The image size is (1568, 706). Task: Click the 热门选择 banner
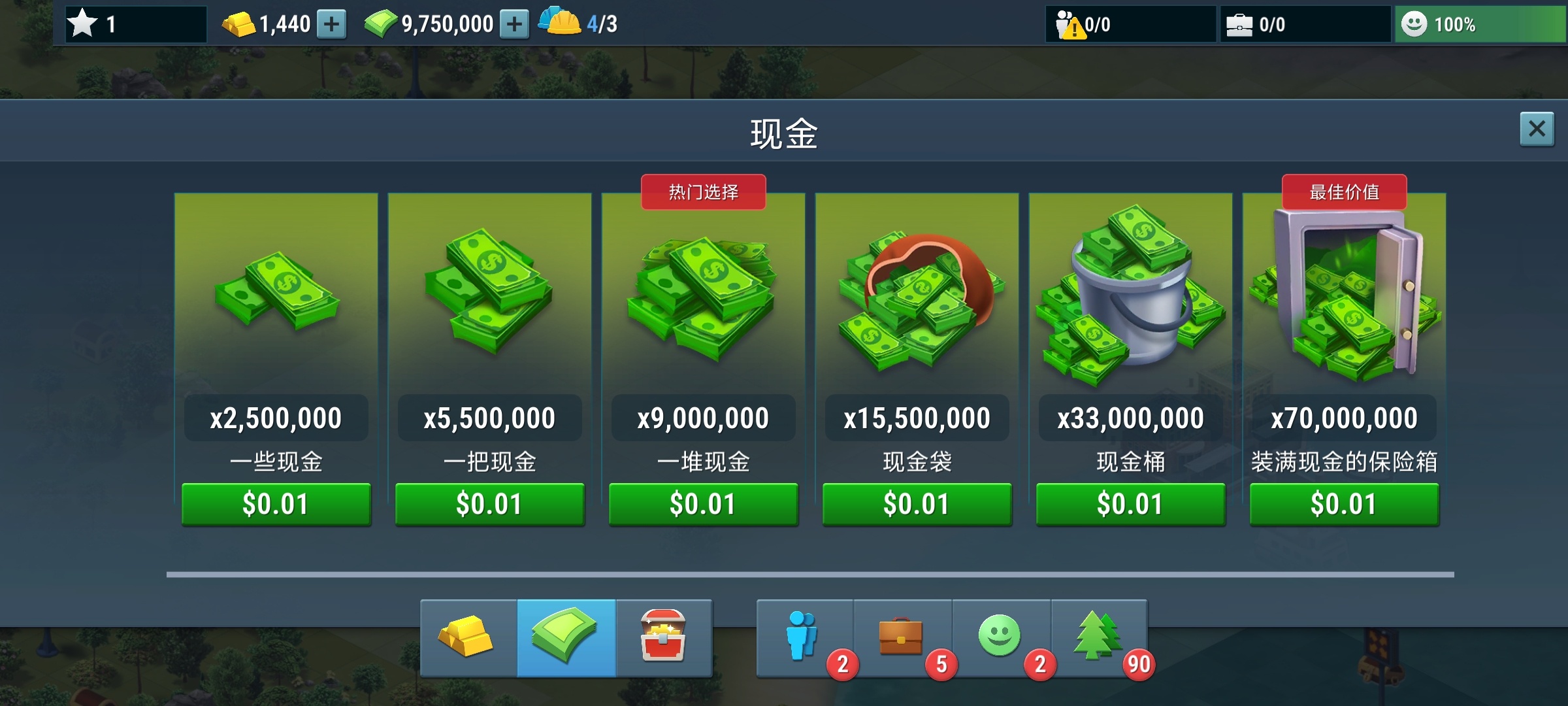[704, 192]
